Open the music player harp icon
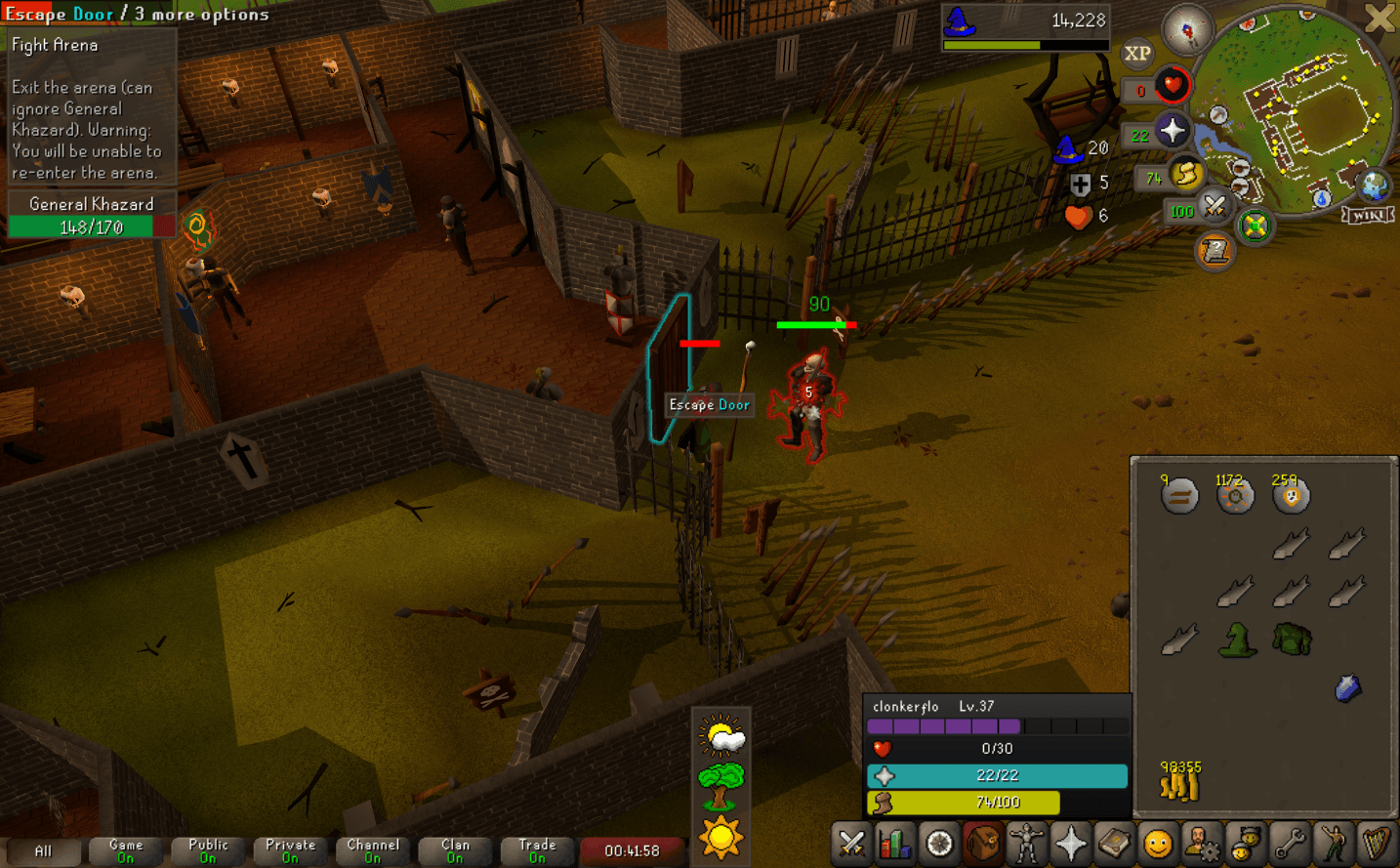This screenshot has width=1400, height=868. tap(1379, 843)
